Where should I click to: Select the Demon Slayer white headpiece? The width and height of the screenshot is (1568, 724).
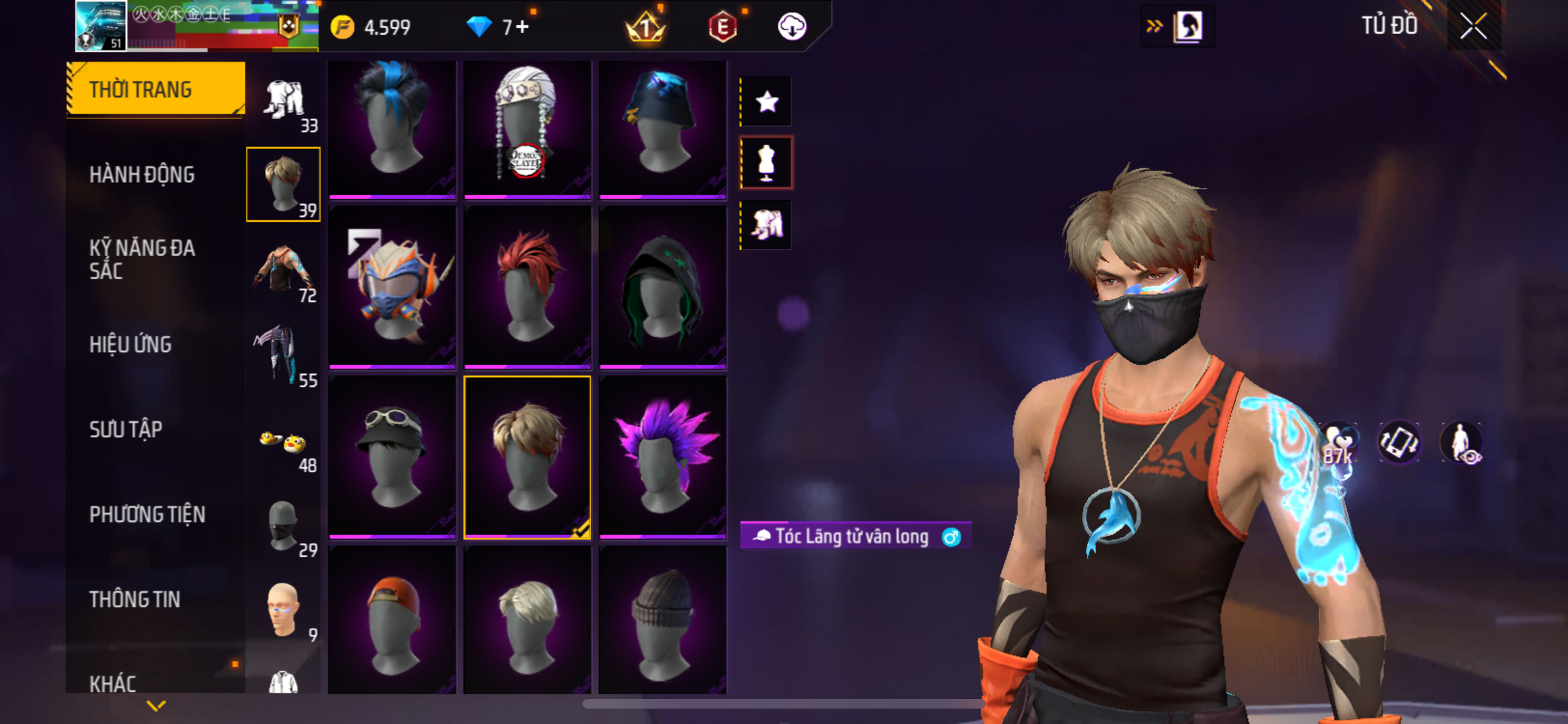tap(527, 129)
